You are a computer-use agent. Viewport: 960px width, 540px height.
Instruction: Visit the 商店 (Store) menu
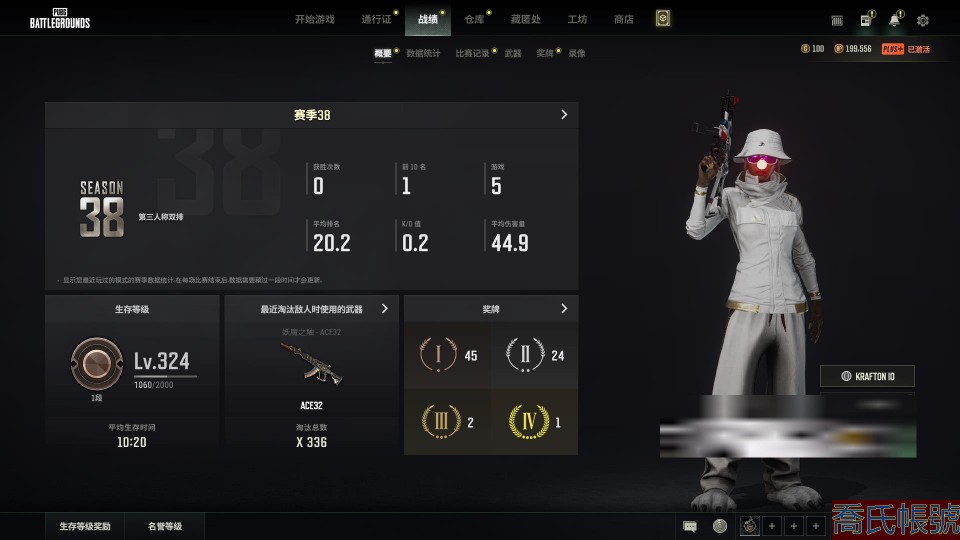(623, 19)
